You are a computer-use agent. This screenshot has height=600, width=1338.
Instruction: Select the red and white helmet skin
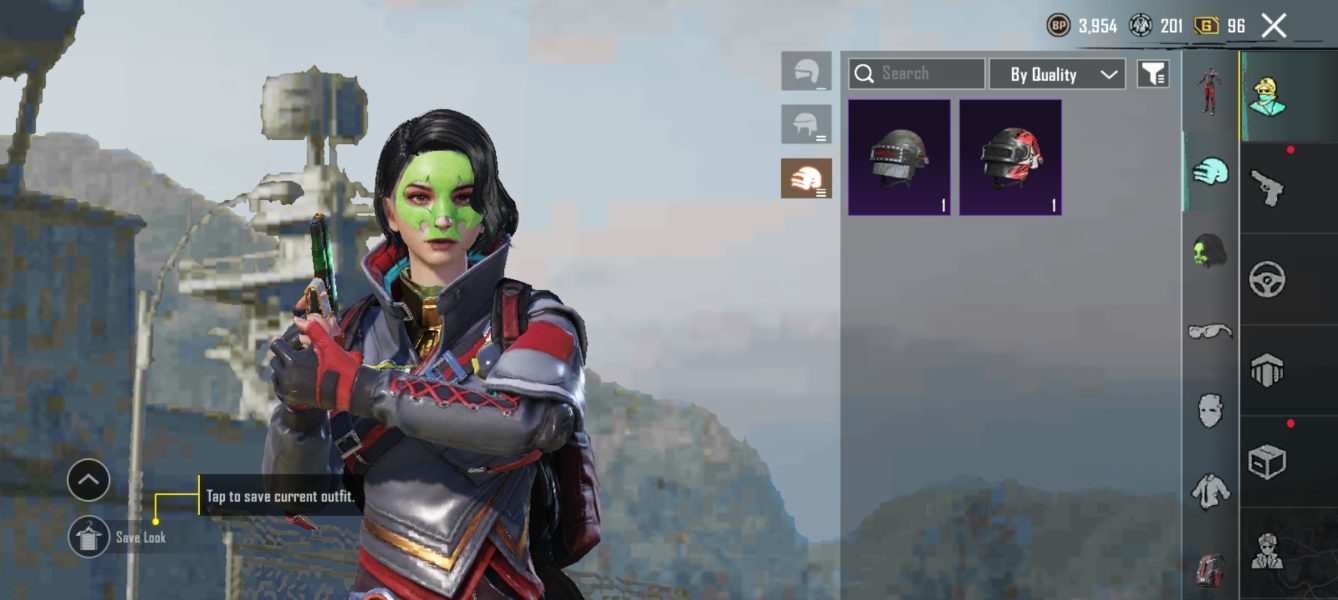click(x=1010, y=157)
